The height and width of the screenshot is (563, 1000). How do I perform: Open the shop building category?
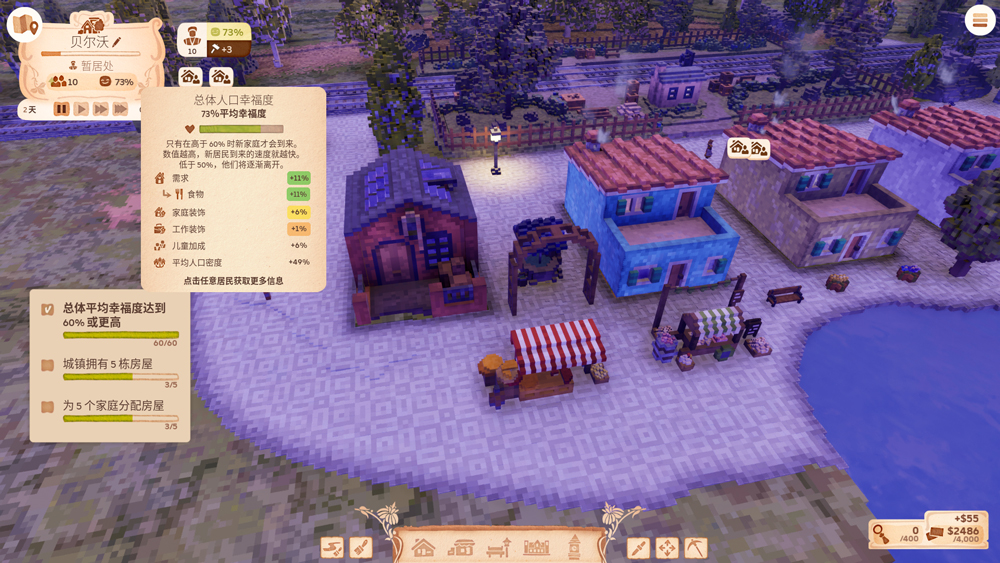pos(461,548)
